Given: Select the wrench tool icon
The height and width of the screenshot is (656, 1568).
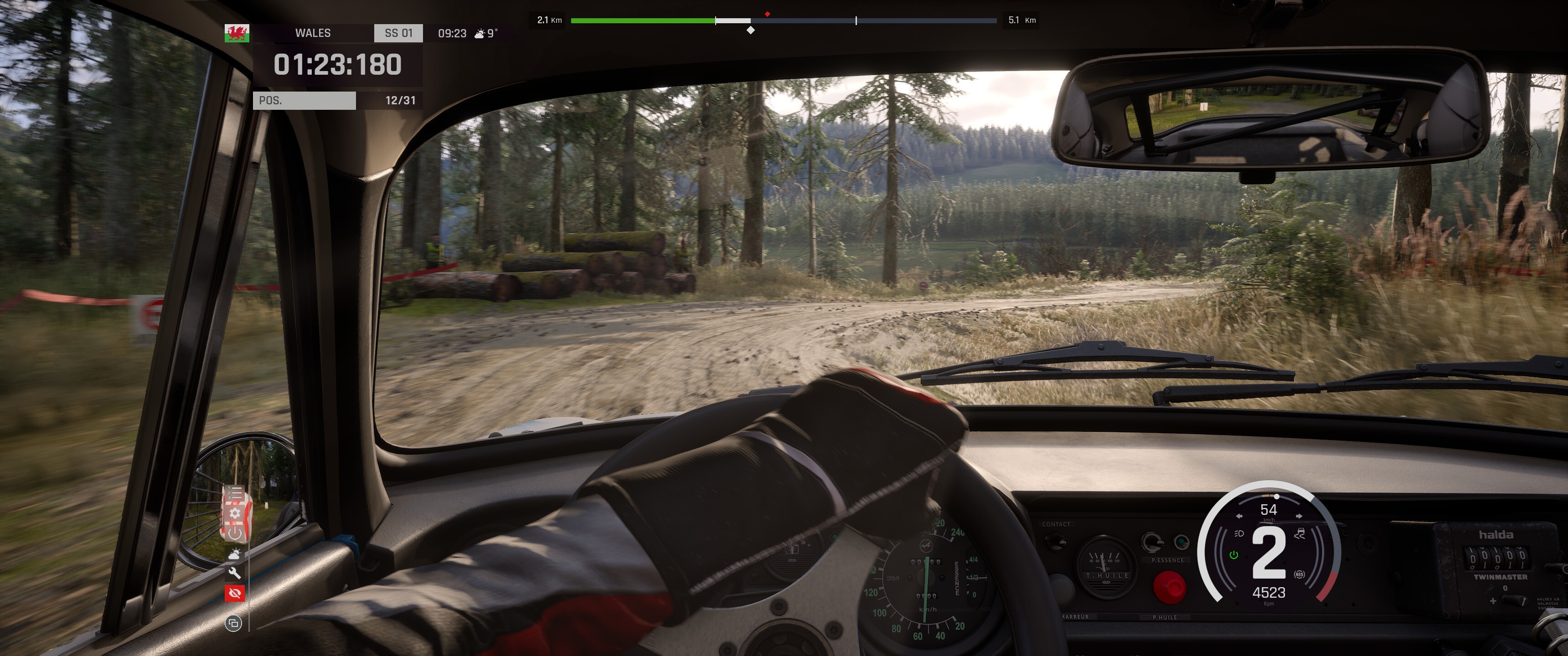Looking at the screenshot, I should 235,573.
